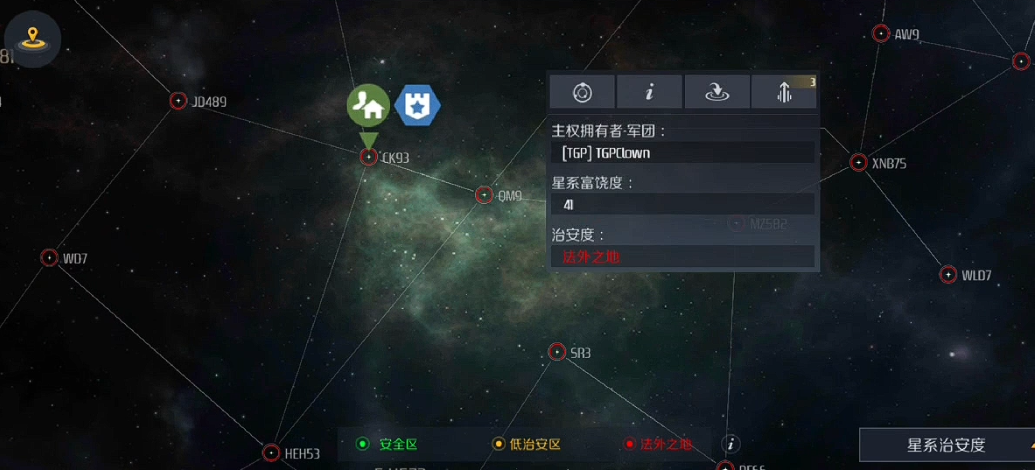
Task: Tap the up-arrow button with the 3 badge
Action: 785,92
